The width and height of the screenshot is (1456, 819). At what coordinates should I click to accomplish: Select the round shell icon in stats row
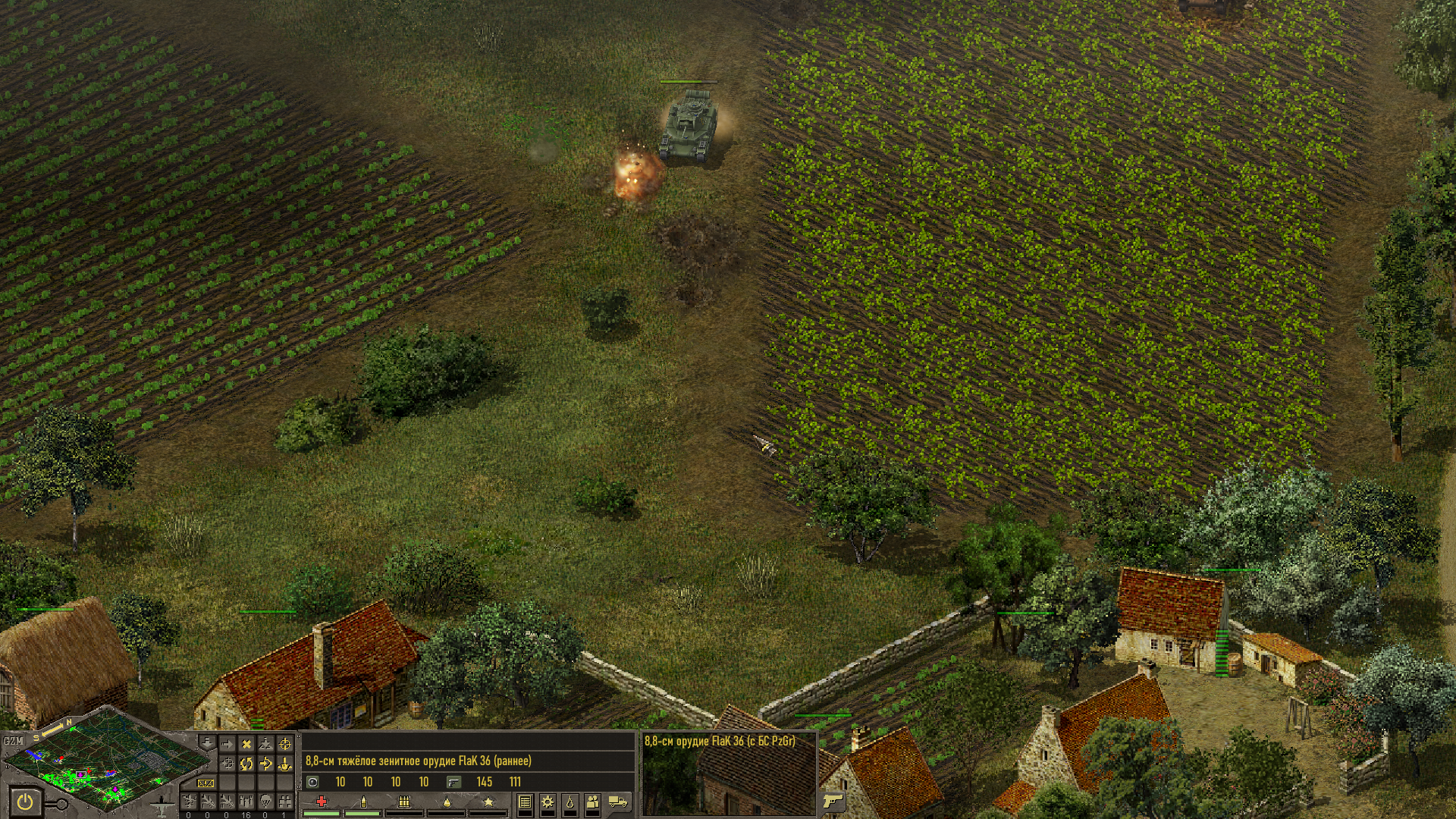(312, 782)
